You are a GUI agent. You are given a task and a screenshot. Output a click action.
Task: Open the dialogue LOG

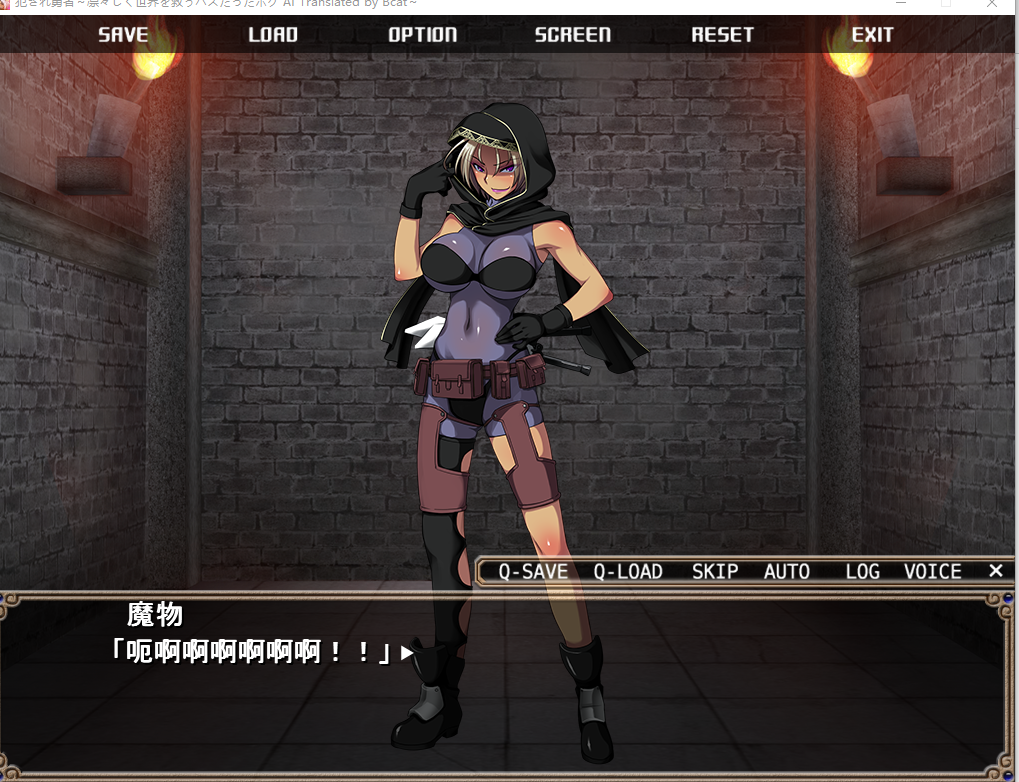[862, 572]
